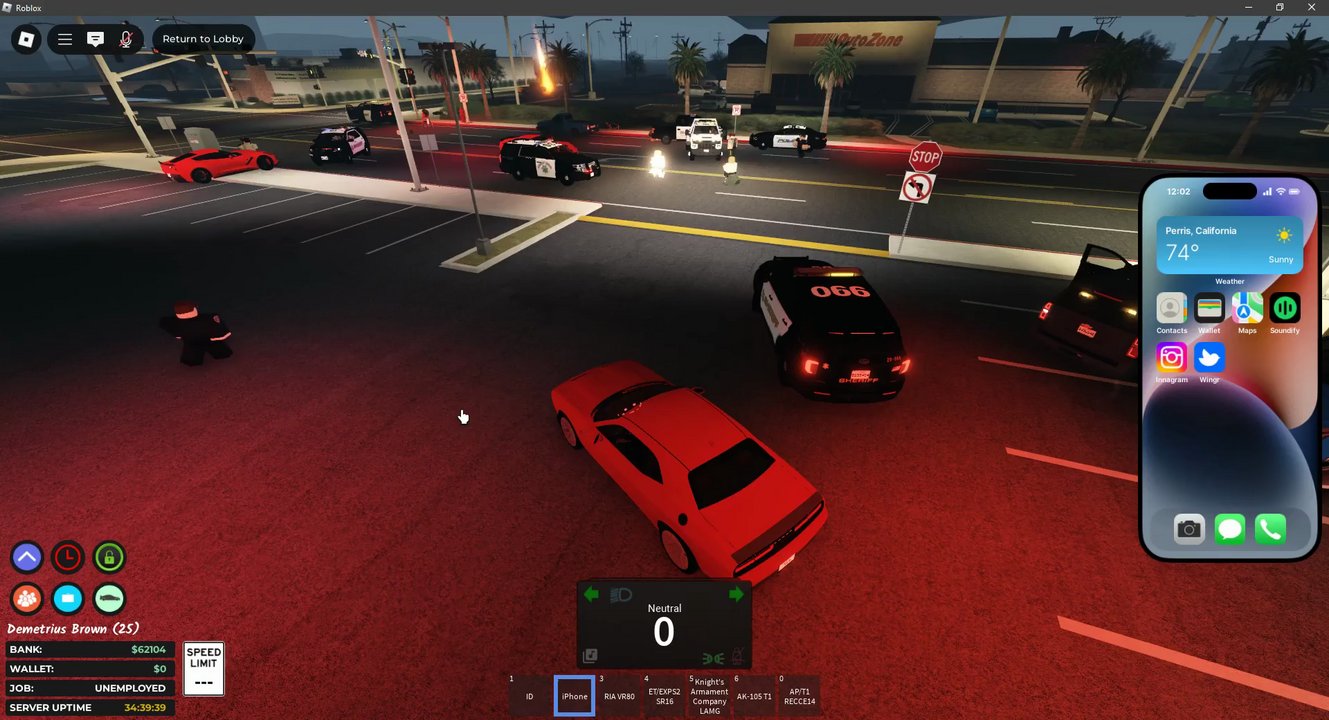The height and width of the screenshot is (720, 1329).
Task: Select the ID hotbar slot
Action: pos(530,696)
